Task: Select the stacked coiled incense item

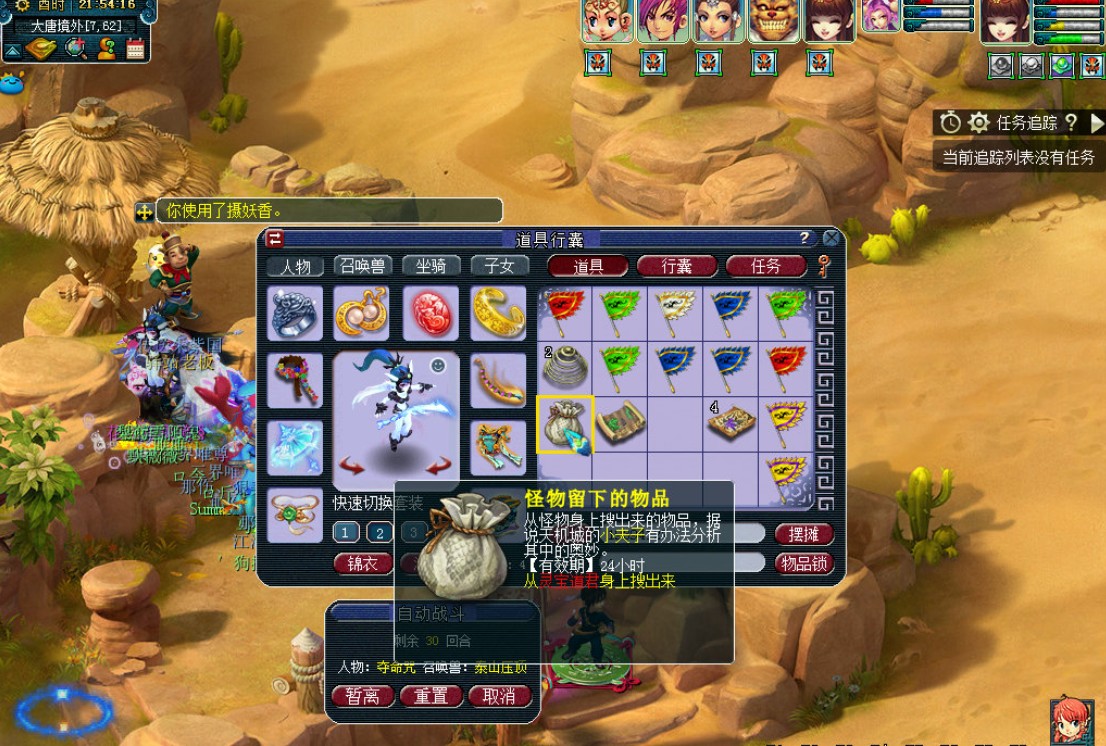Action: (x=565, y=368)
